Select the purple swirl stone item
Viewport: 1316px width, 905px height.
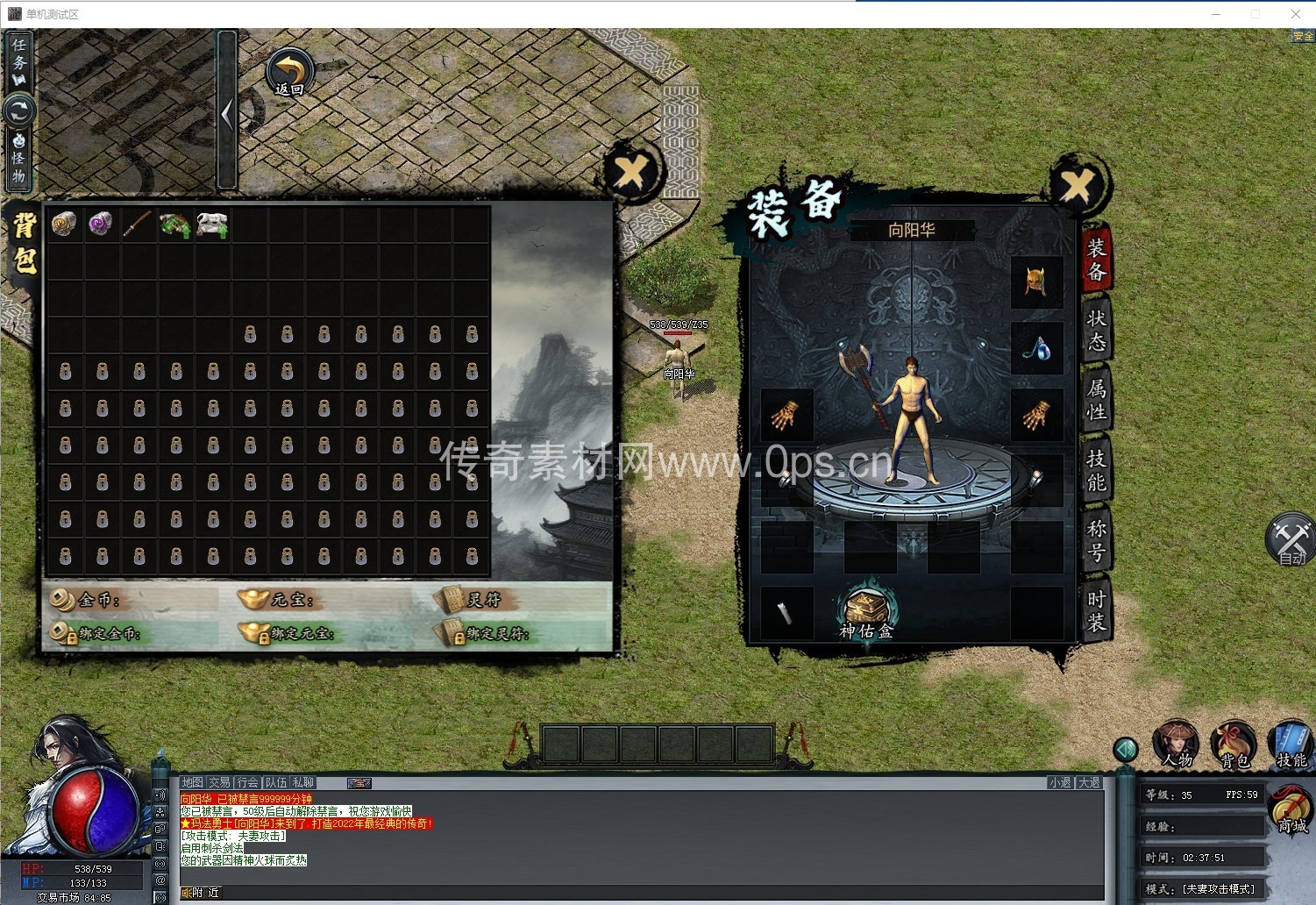tap(101, 224)
